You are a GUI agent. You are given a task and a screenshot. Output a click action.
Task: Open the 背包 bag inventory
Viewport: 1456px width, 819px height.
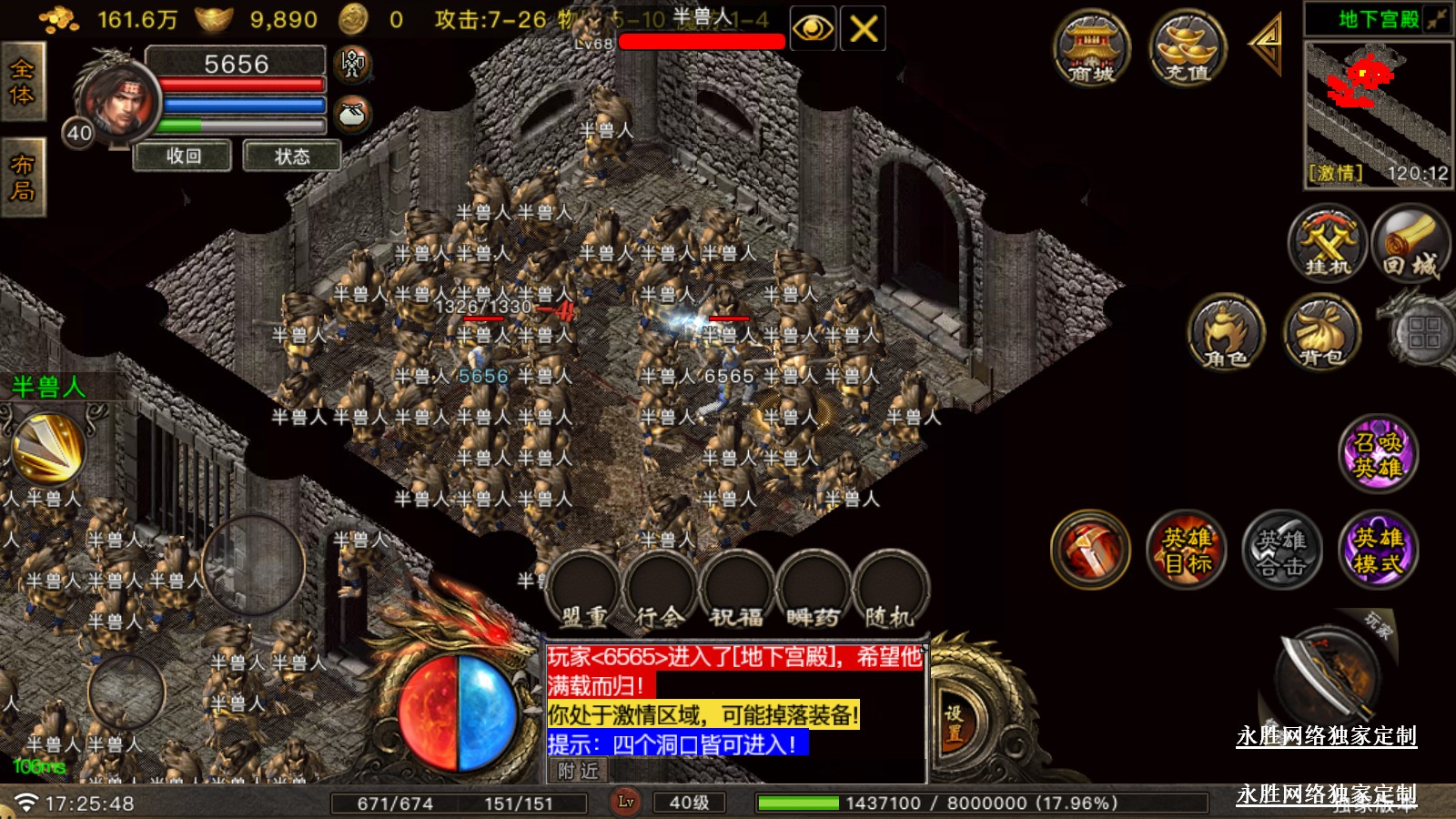point(1321,333)
